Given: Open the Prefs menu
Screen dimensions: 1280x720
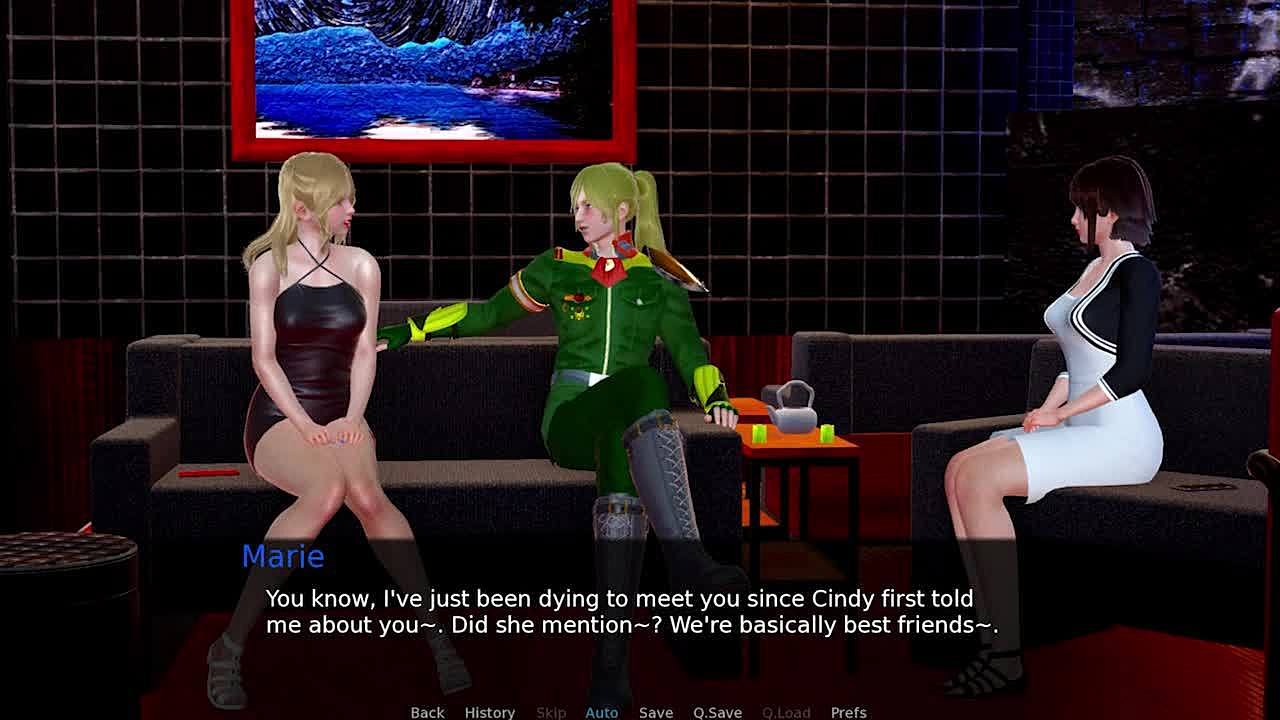Looking at the screenshot, I should tap(848, 712).
